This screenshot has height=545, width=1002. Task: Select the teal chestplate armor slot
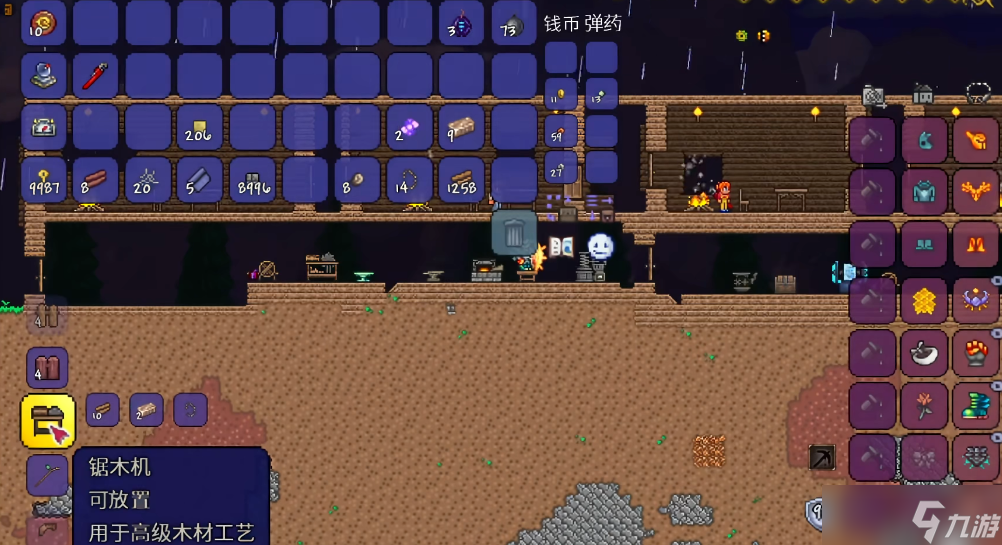click(x=924, y=193)
